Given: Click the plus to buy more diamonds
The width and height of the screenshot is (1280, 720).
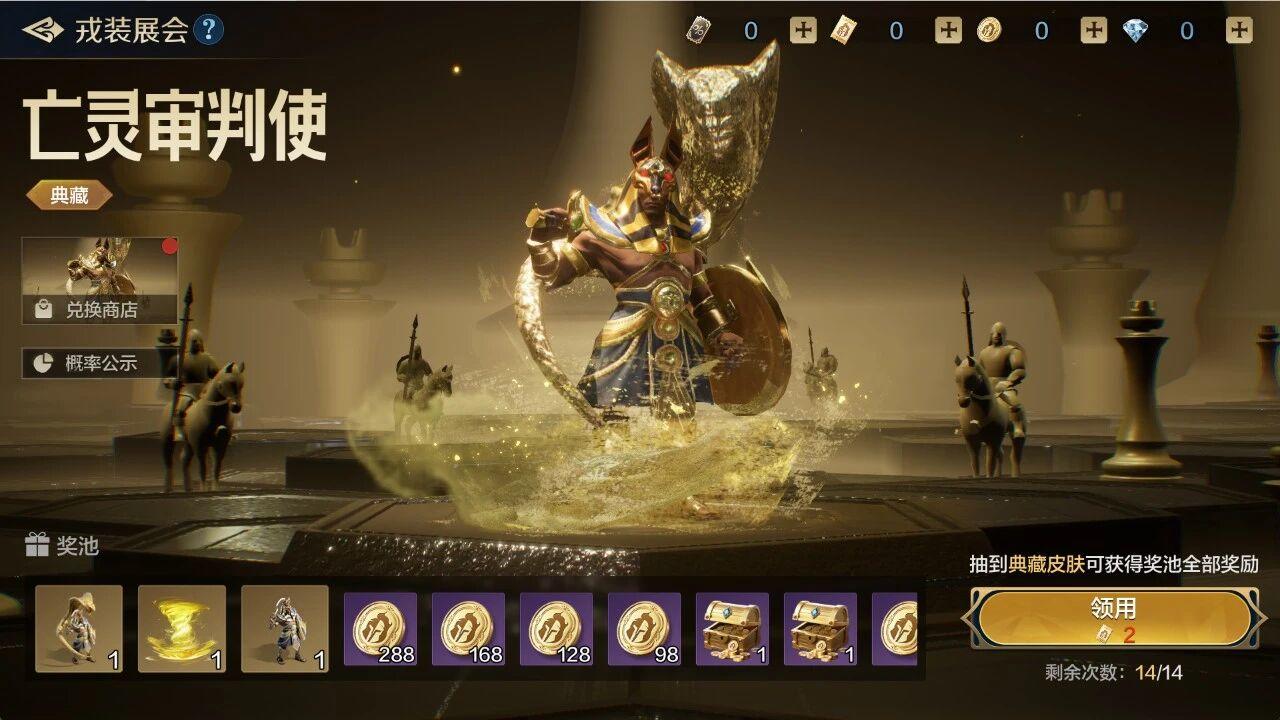Looking at the screenshot, I should 1237,29.
